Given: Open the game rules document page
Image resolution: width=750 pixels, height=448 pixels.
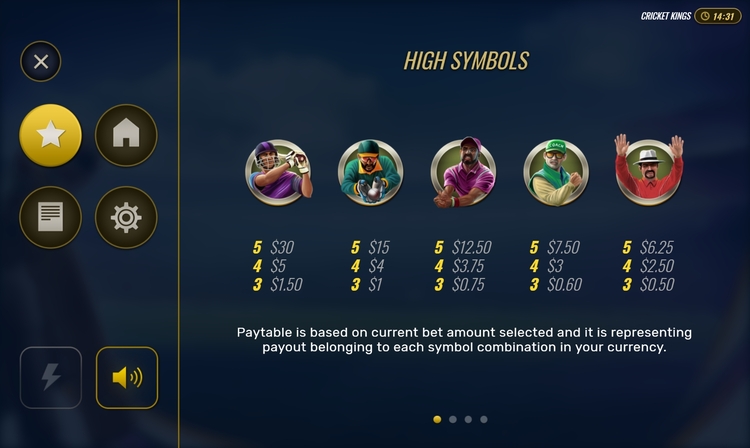Looking at the screenshot, I should [51, 217].
